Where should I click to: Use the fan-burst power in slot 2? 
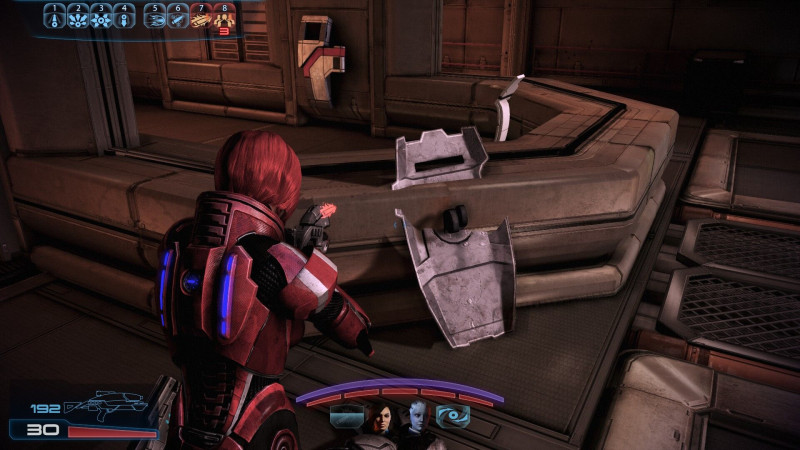79,18
